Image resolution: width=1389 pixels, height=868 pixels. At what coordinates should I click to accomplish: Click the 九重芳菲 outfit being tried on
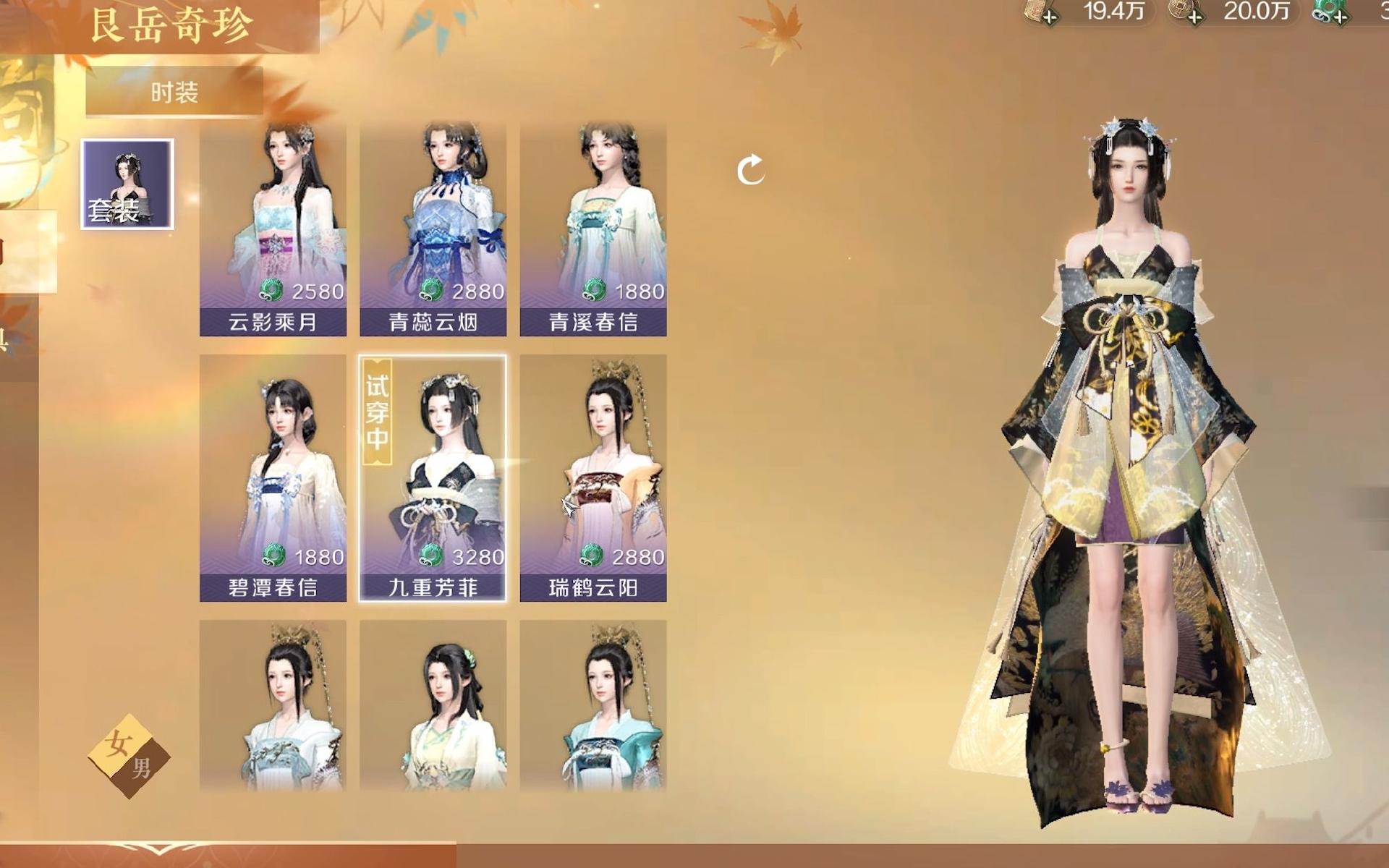click(x=433, y=477)
